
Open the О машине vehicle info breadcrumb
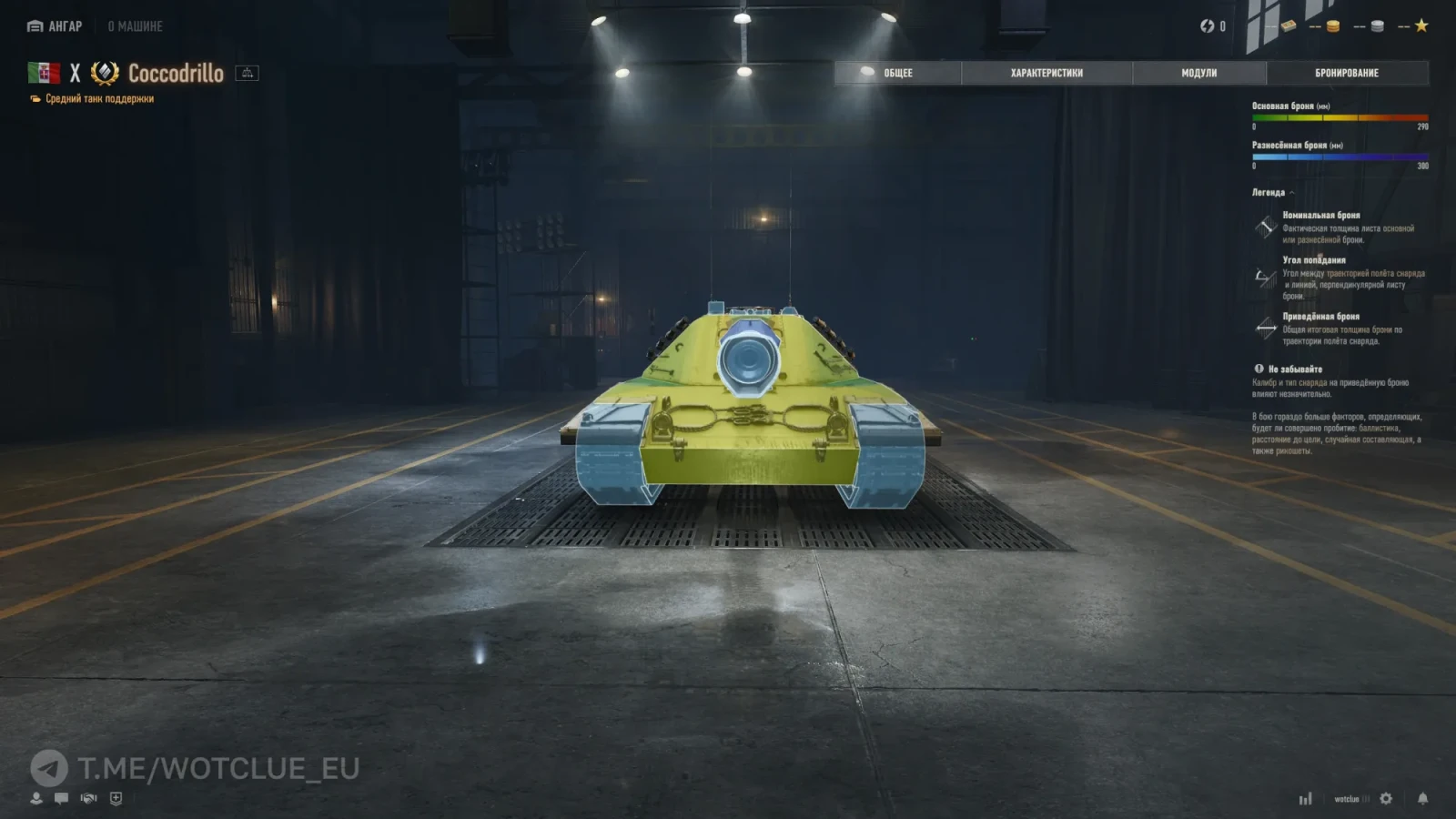click(135, 26)
